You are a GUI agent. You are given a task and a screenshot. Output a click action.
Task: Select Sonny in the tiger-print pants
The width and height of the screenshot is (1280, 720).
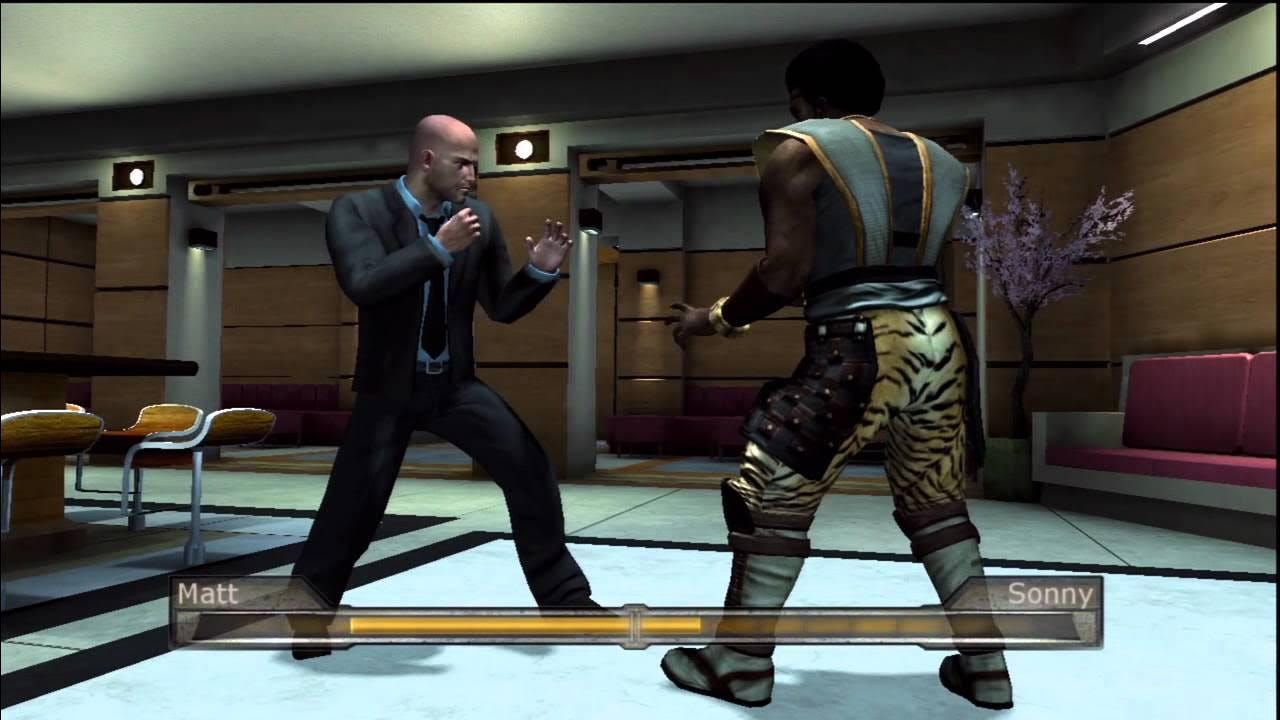point(870,300)
